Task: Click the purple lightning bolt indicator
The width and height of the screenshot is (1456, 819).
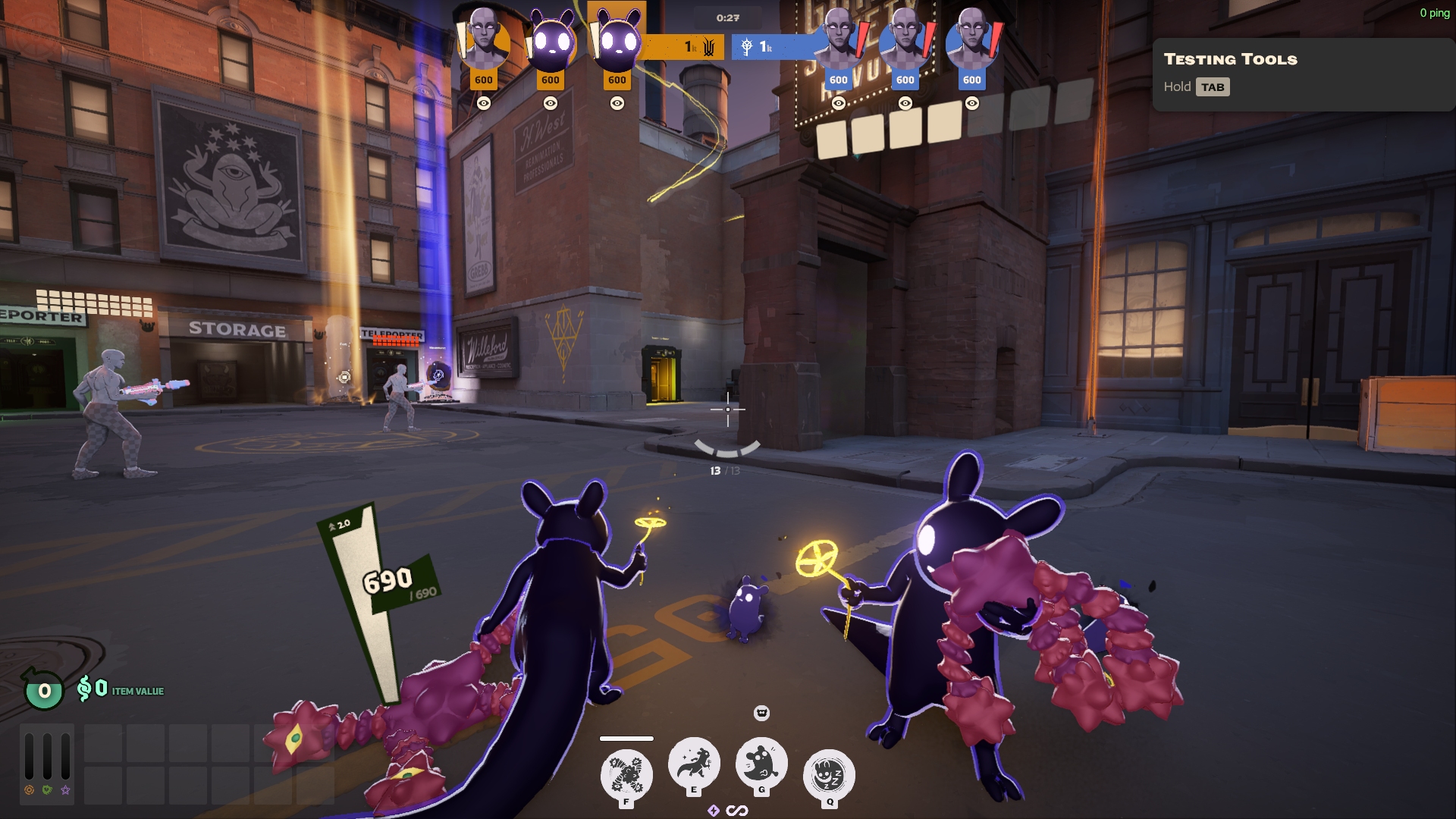Action: [713, 811]
